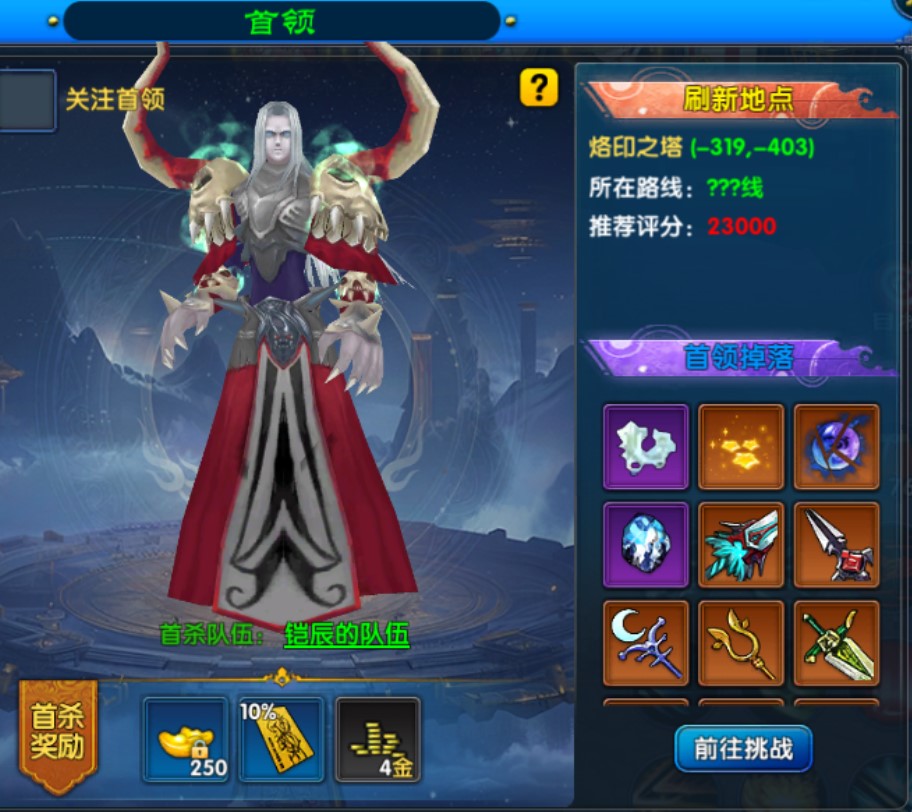Inspect the golden trident staff drop
Image resolution: width=912 pixels, height=812 pixels.
[x=741, y=643]
